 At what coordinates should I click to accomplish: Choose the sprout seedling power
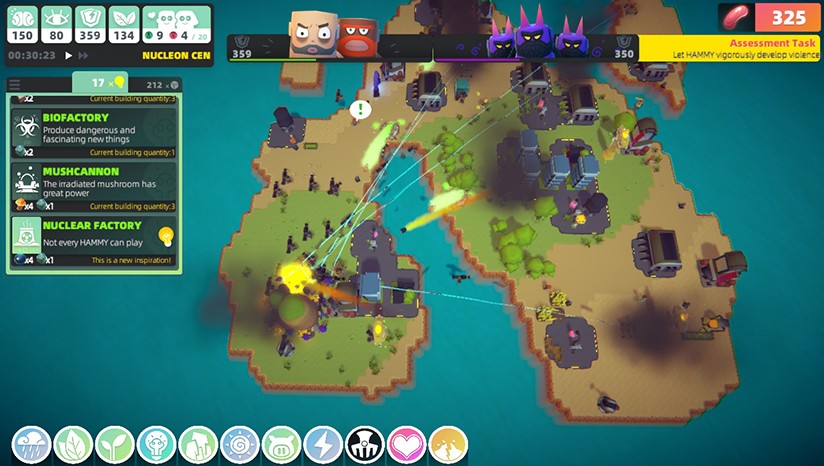(x=114, y=445)
